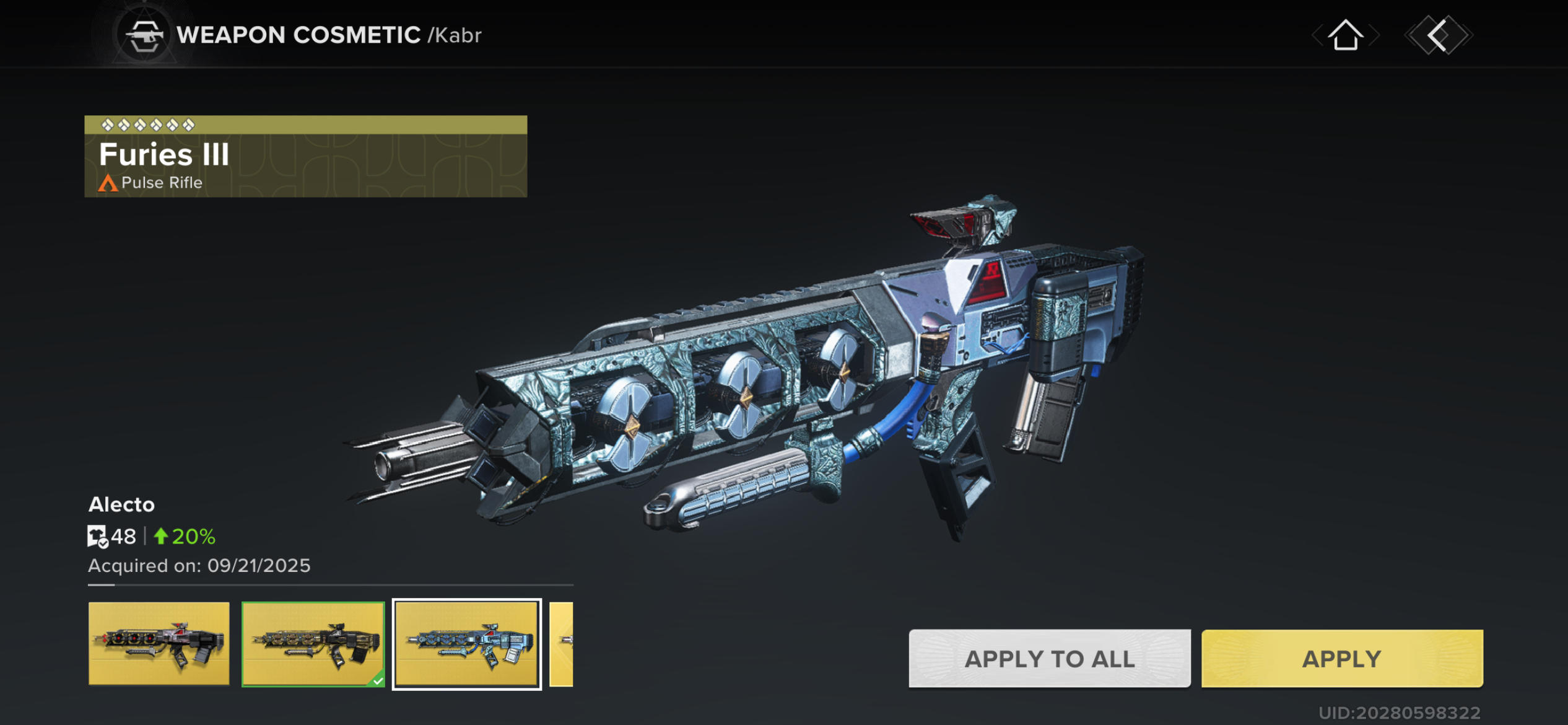
Task: Return to the home screen
Action: click(1345, 35)
